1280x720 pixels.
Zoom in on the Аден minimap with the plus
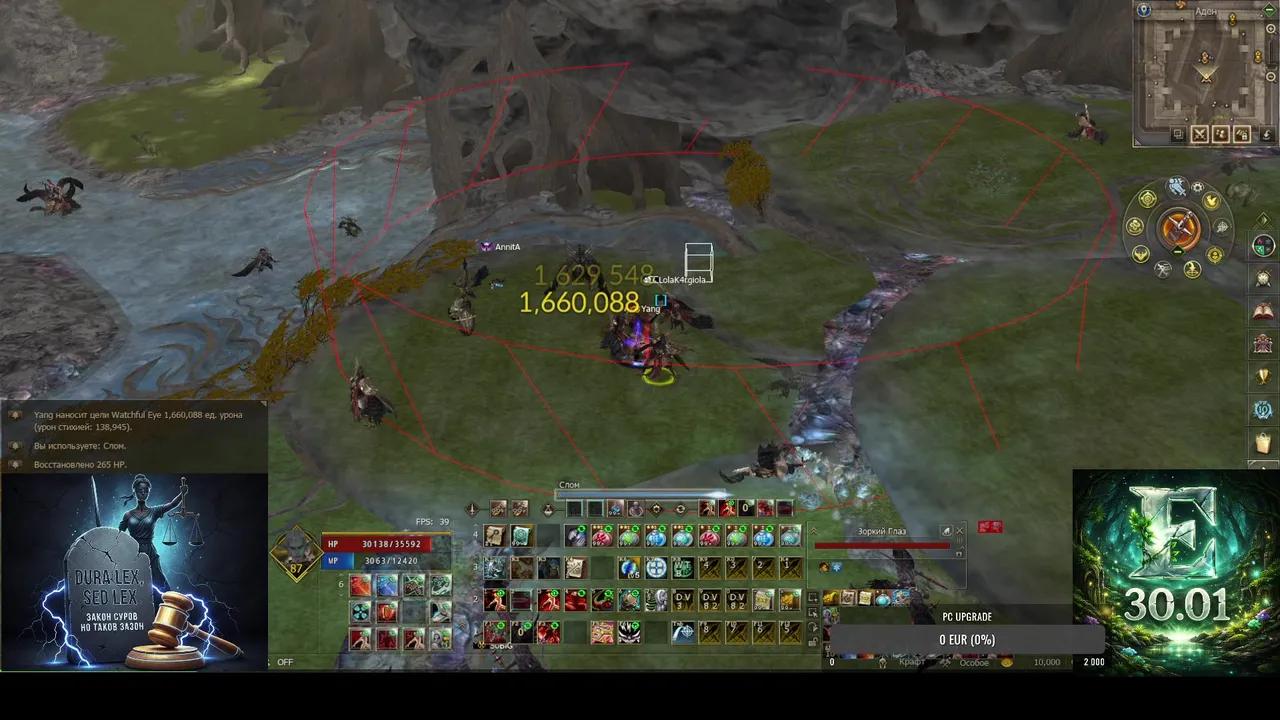point(1270,28)
